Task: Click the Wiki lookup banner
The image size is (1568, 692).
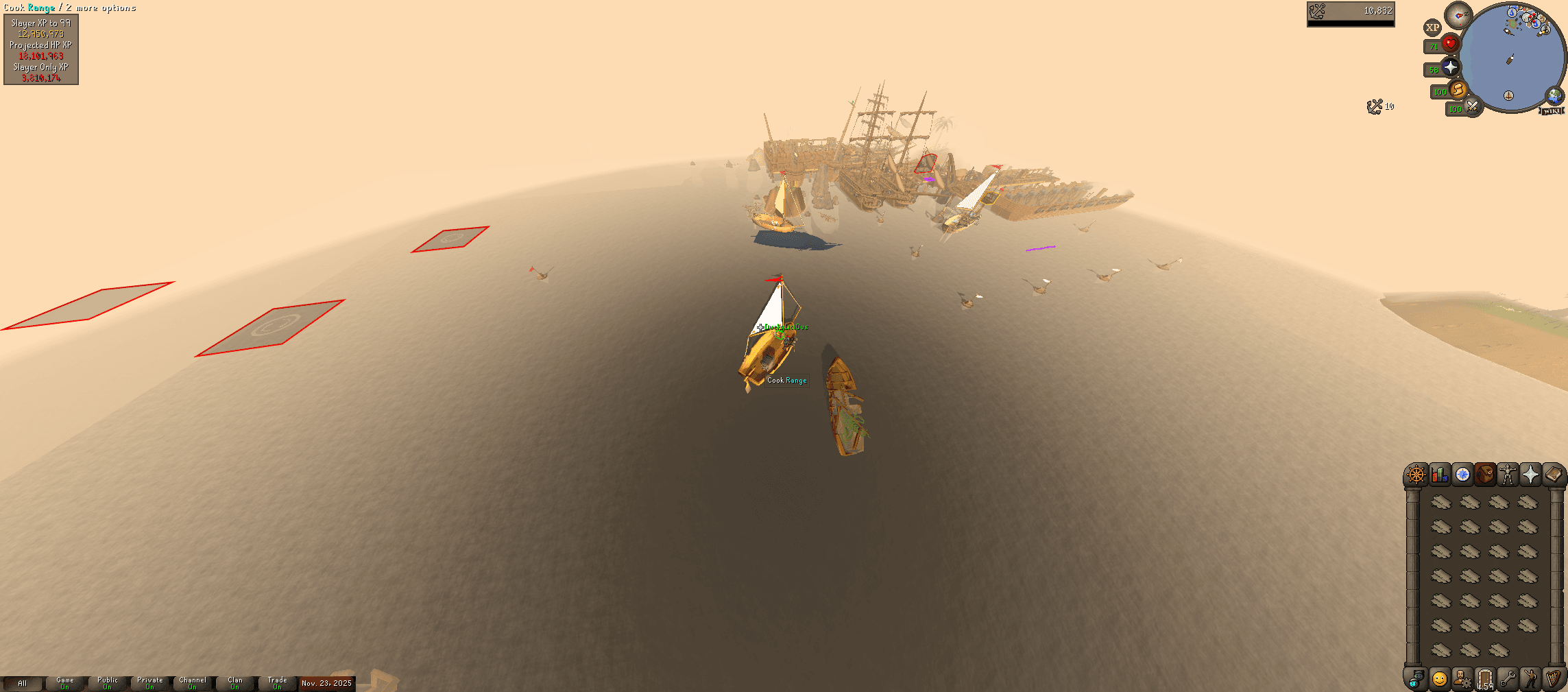Action: click(x=1551, y=110)
